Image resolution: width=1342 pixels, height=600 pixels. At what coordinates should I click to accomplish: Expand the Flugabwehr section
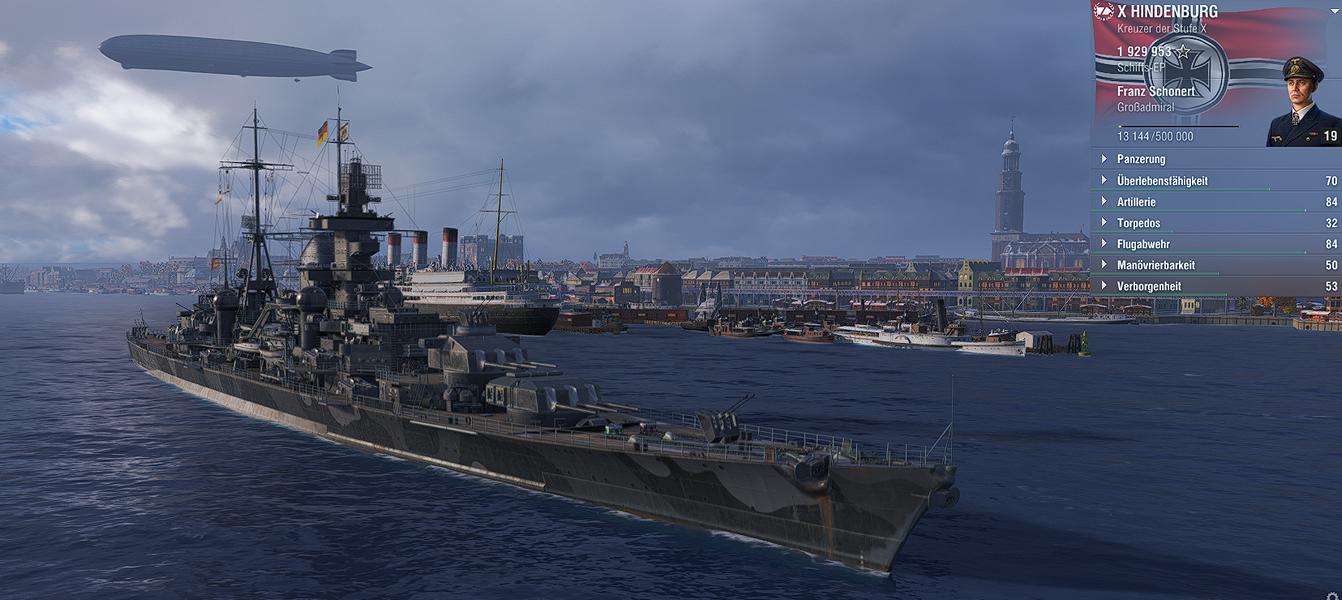coord(1143,244)
